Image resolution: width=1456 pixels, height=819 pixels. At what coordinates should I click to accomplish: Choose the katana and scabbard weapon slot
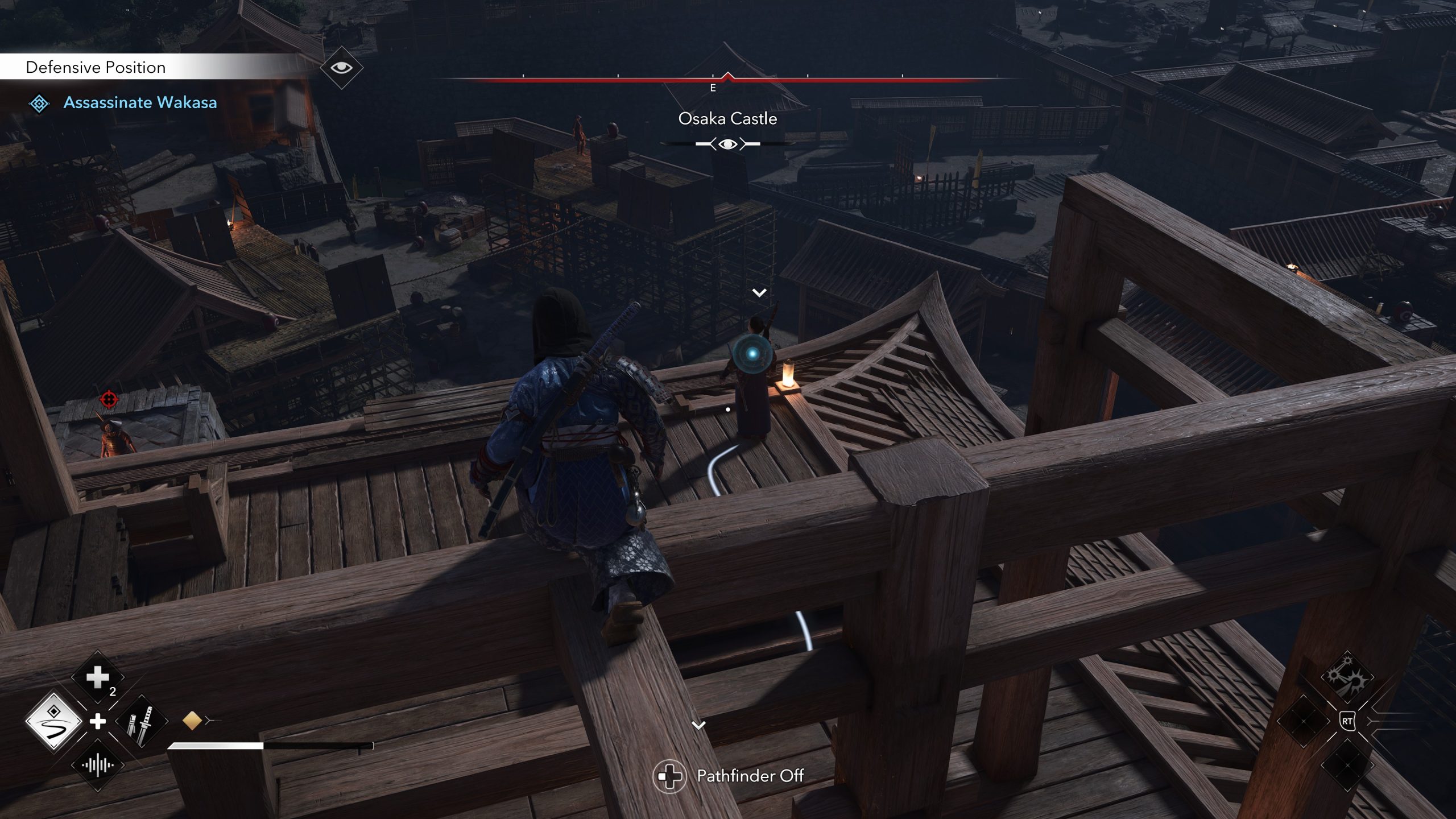coord(141,722)
